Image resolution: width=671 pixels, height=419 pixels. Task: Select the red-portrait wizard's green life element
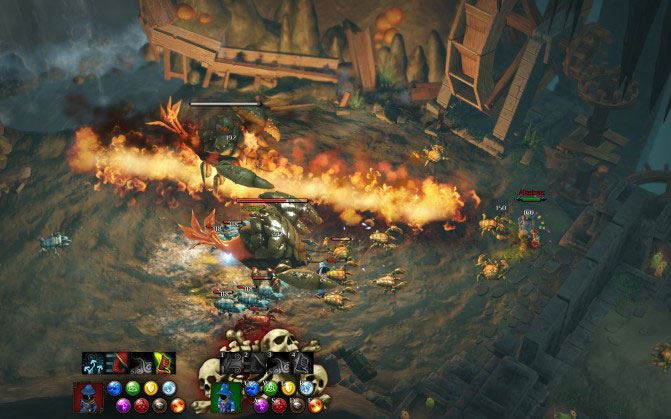[132, 389]
